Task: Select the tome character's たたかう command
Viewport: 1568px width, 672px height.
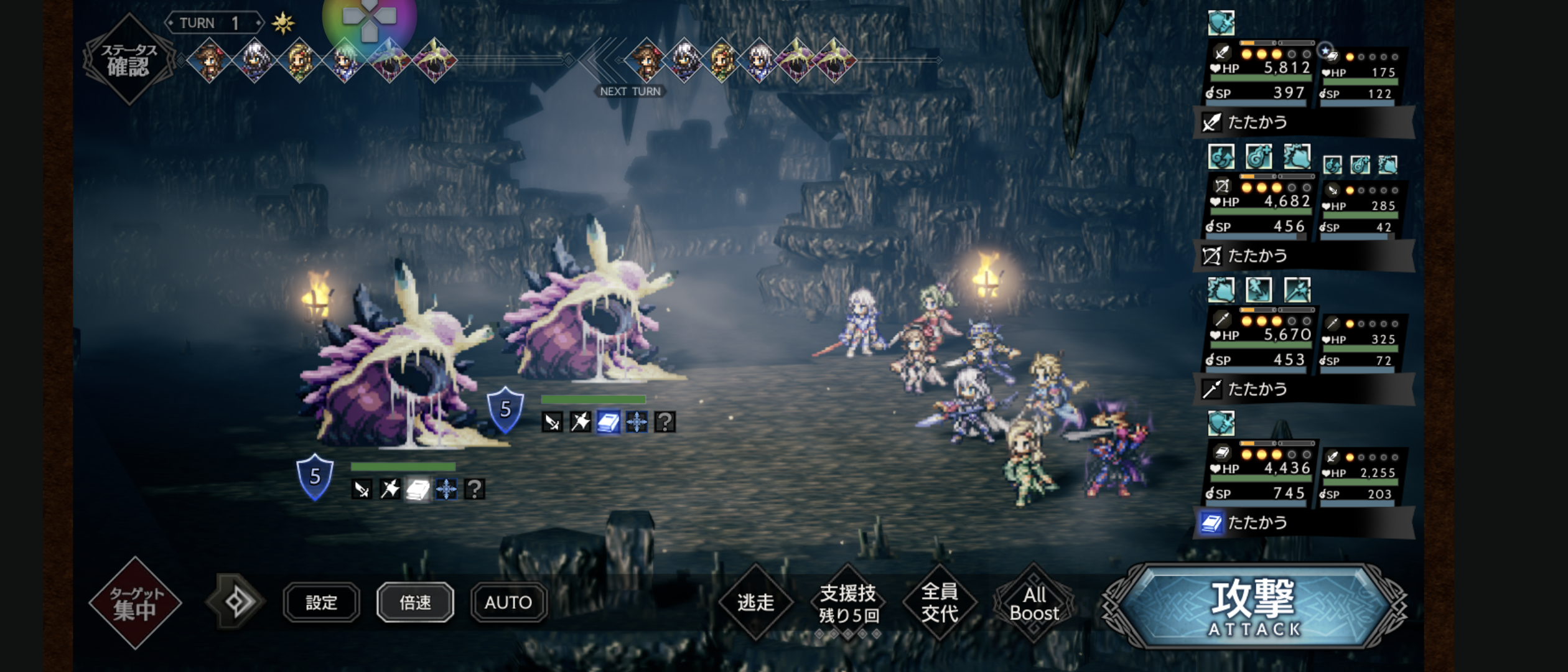Action: [1304, 523]
